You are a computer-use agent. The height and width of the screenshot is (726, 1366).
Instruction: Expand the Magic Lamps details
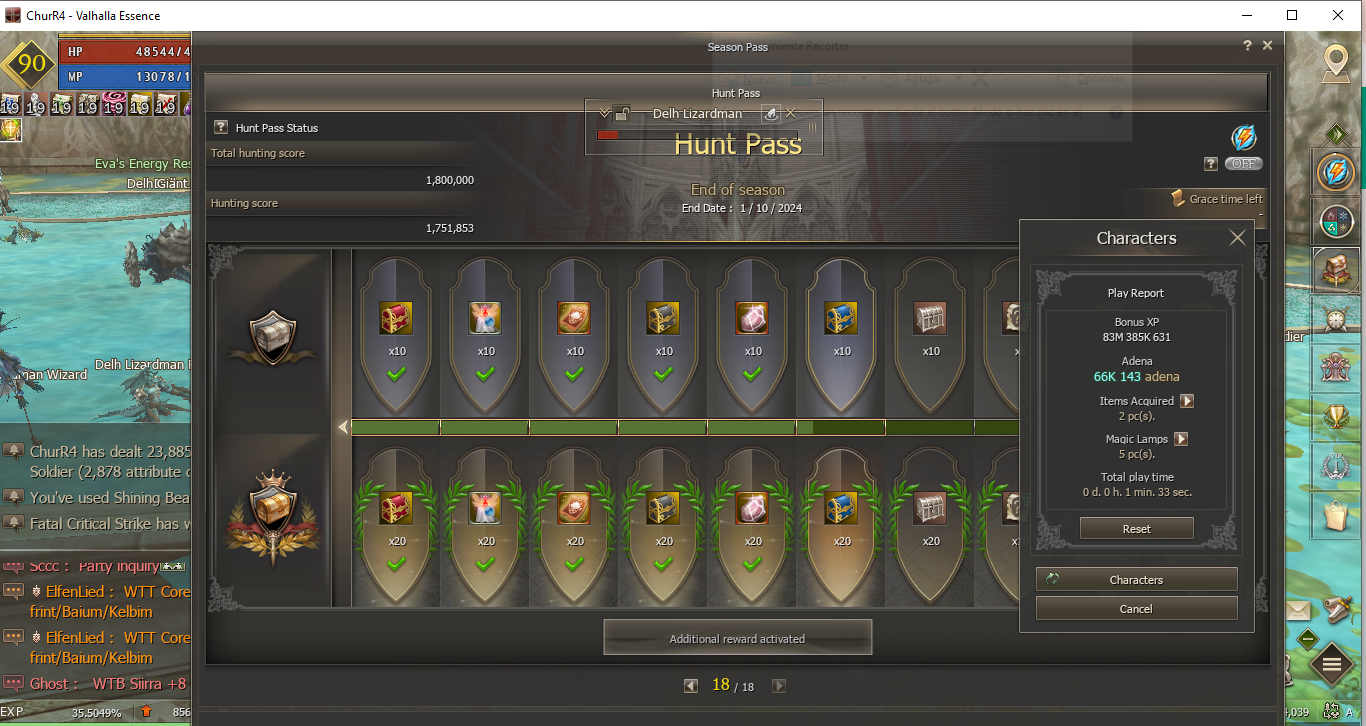coord(1180,439)
